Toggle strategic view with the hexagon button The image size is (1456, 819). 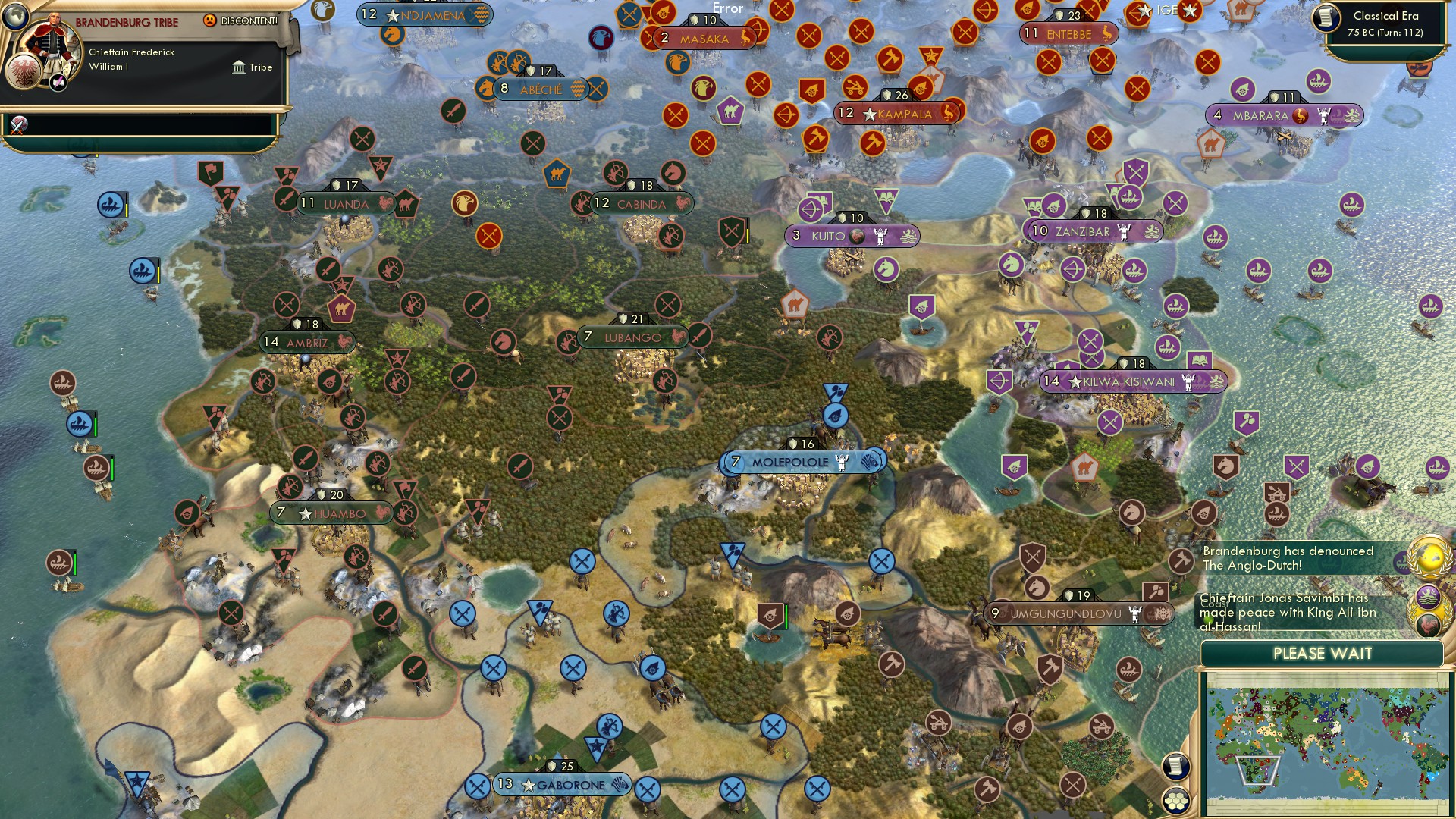(x=1176, y=802)
